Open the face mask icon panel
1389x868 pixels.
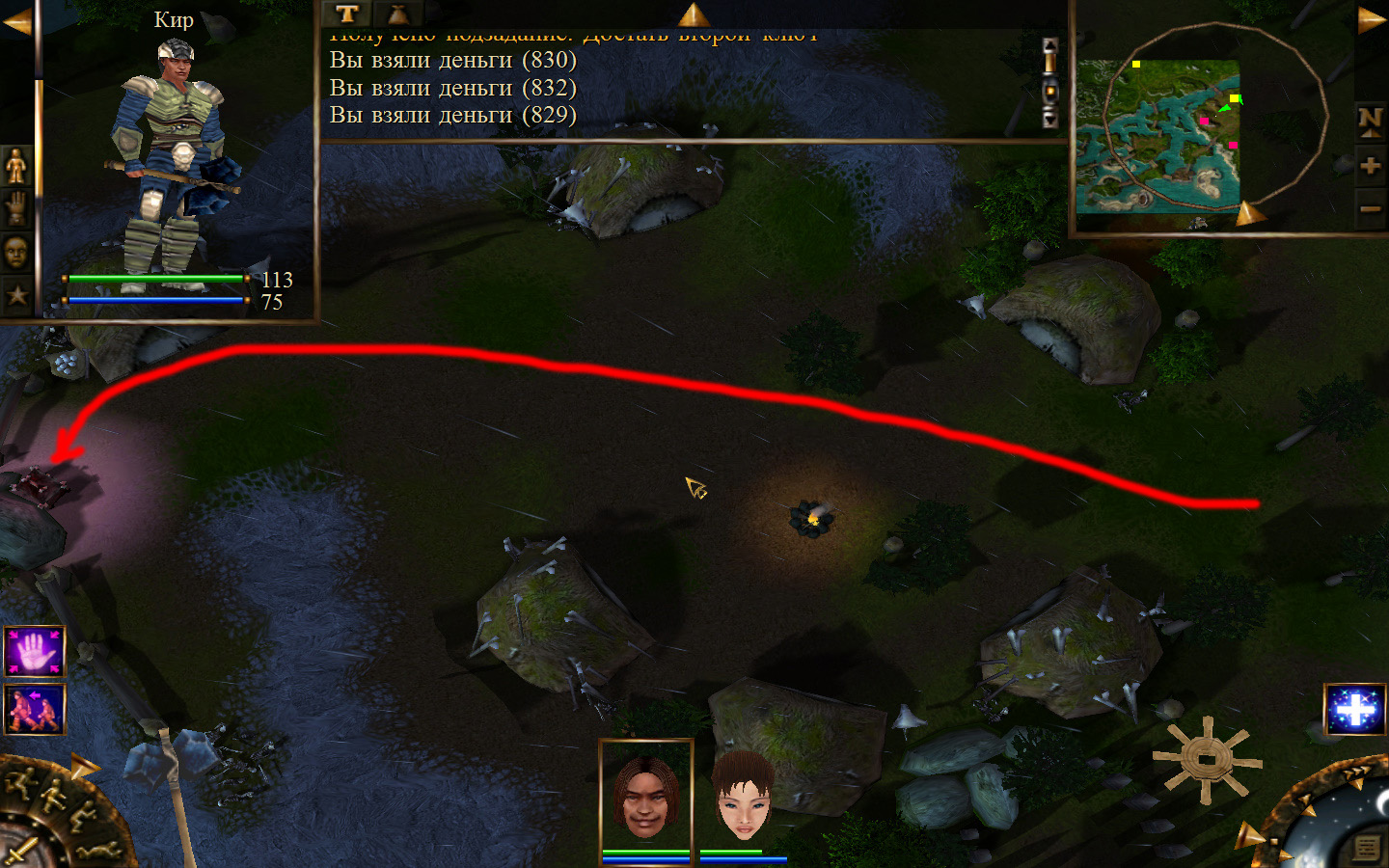point(16,252)
